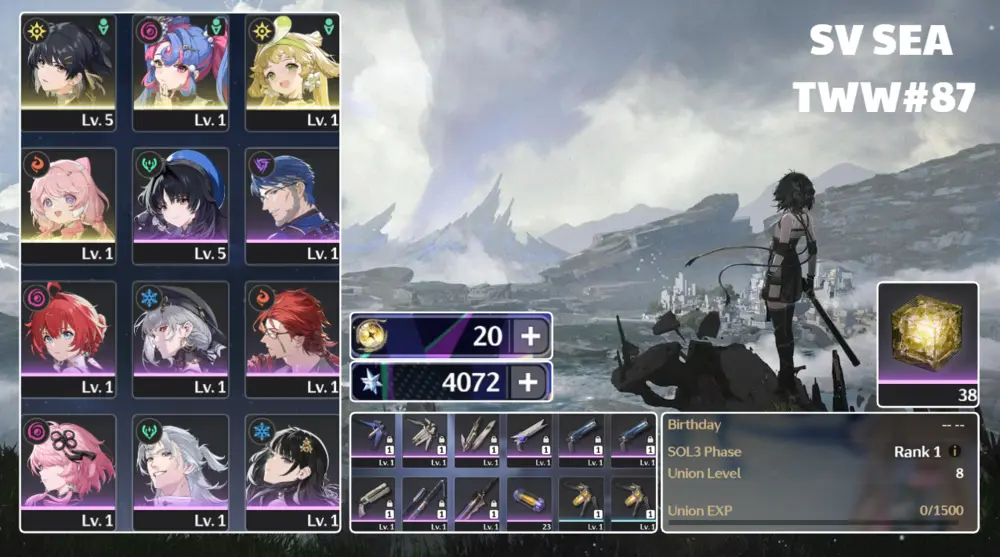Add more Astrite with the plus button
The image size is (1000, 557).
click(531, 380)
